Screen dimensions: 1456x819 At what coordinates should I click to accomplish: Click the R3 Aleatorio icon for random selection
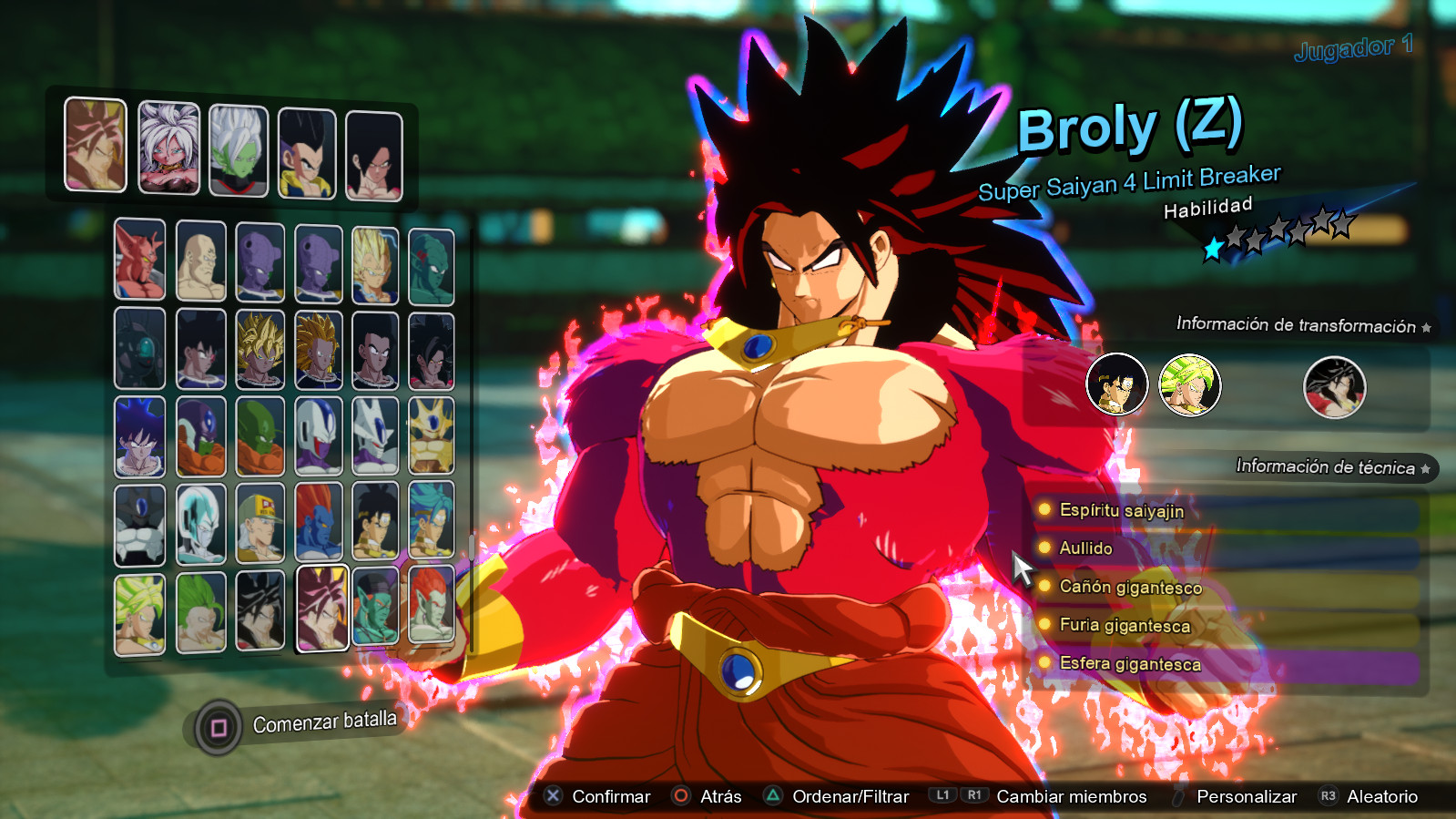pos(1329,795)
